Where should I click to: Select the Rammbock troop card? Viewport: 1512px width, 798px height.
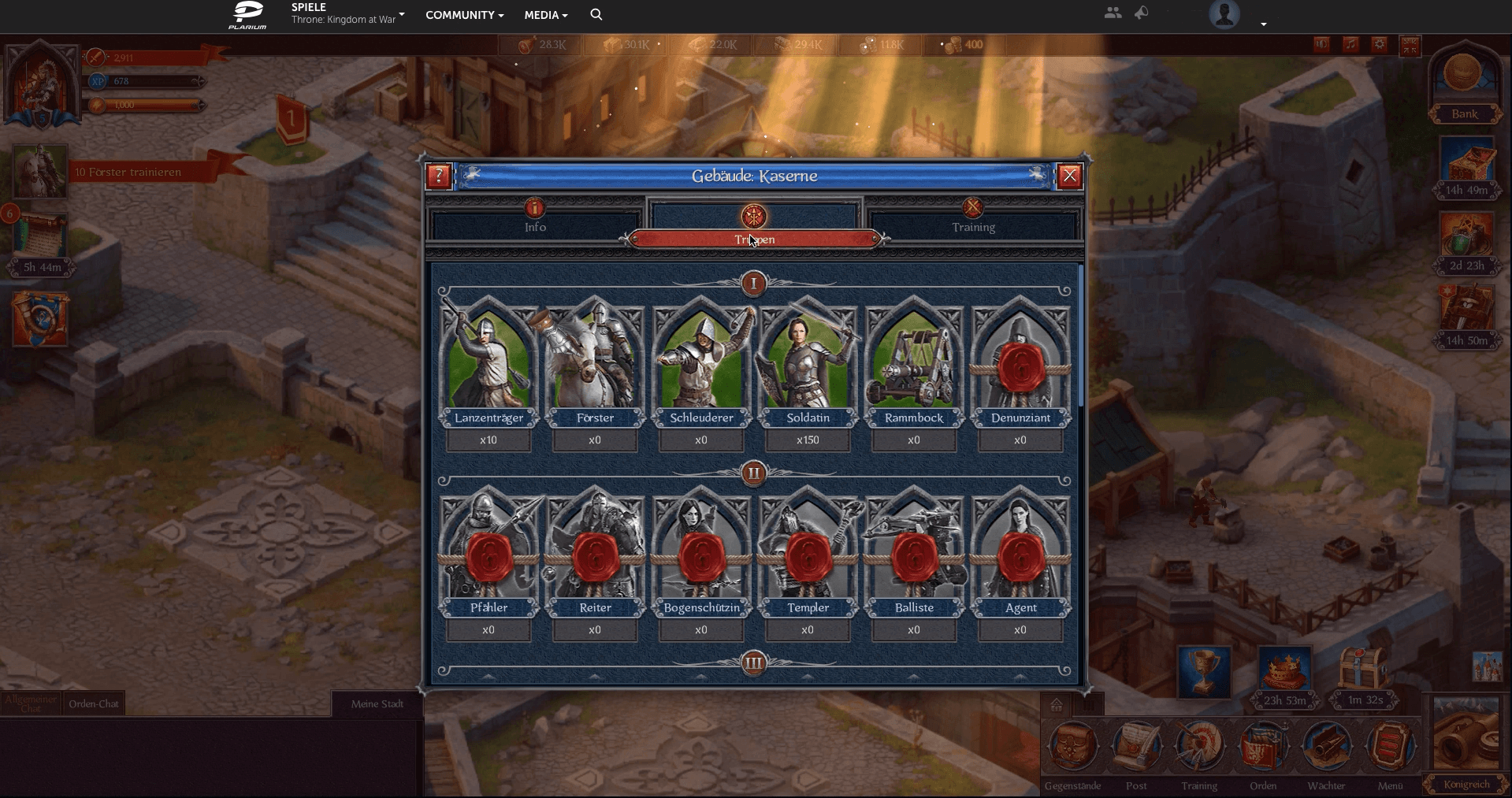point(914,362)
